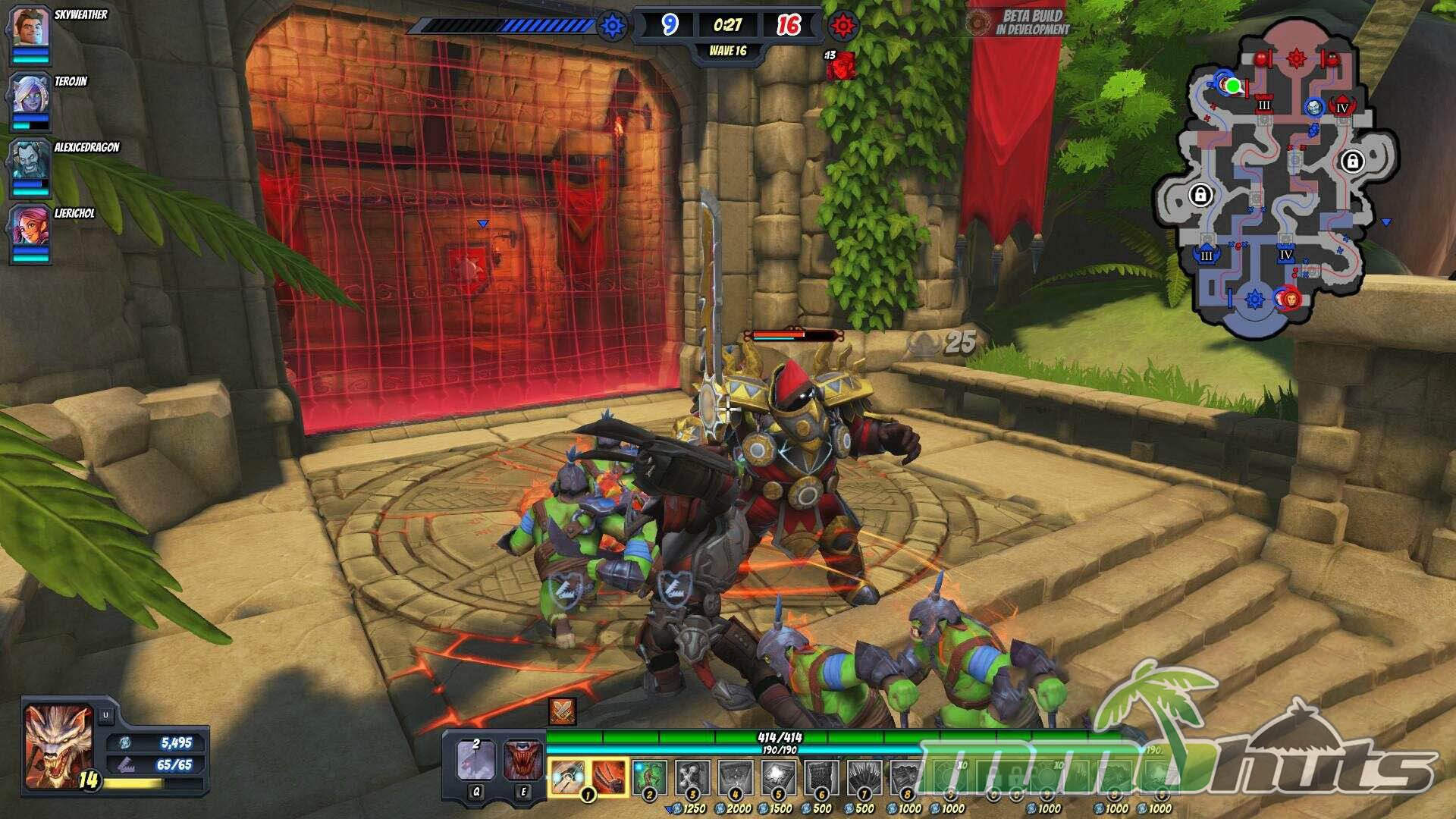Click the crossed swords buff icon
The image size is (1456, 819).
coord(562,711)
